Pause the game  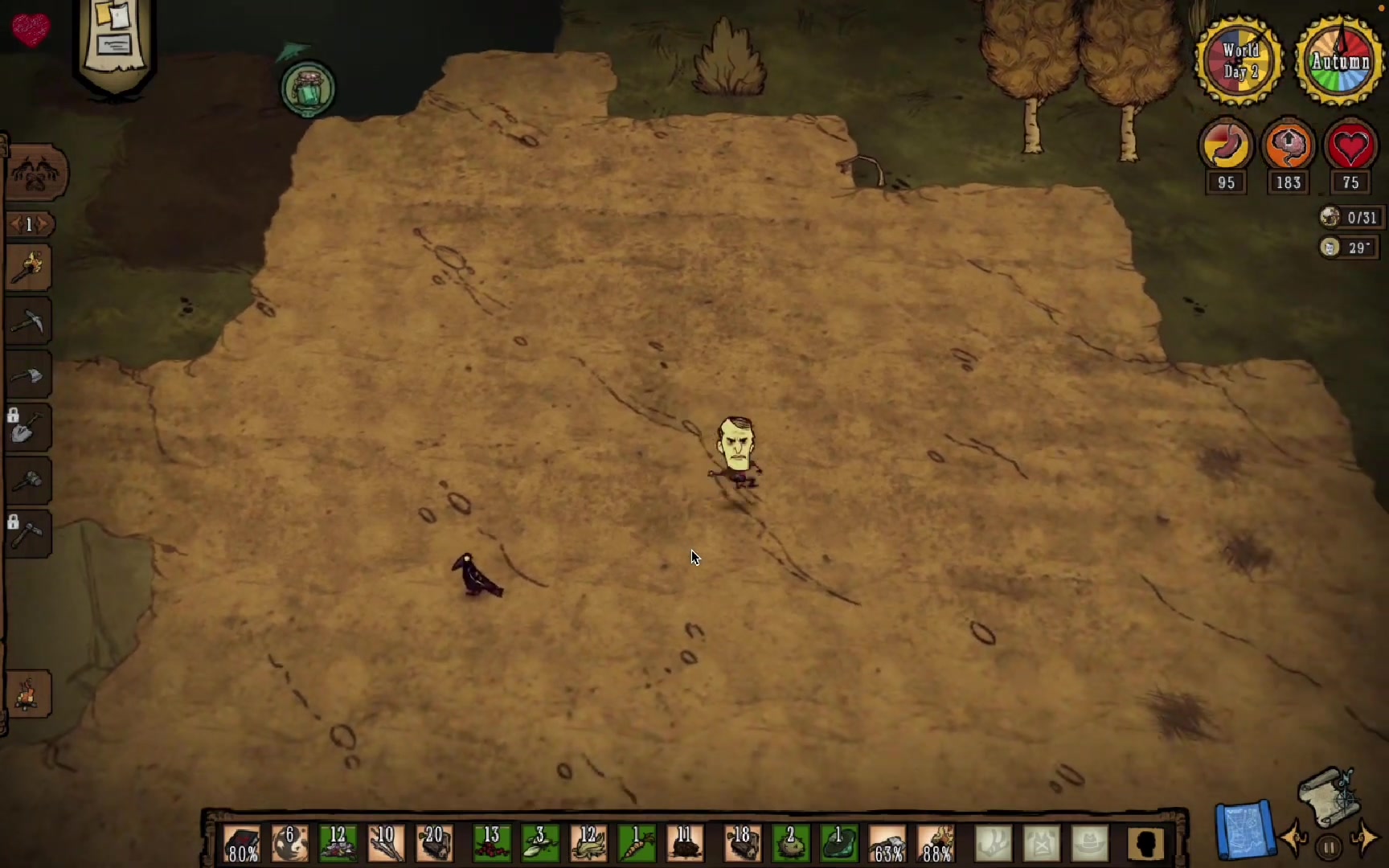tap(1329, 847)
